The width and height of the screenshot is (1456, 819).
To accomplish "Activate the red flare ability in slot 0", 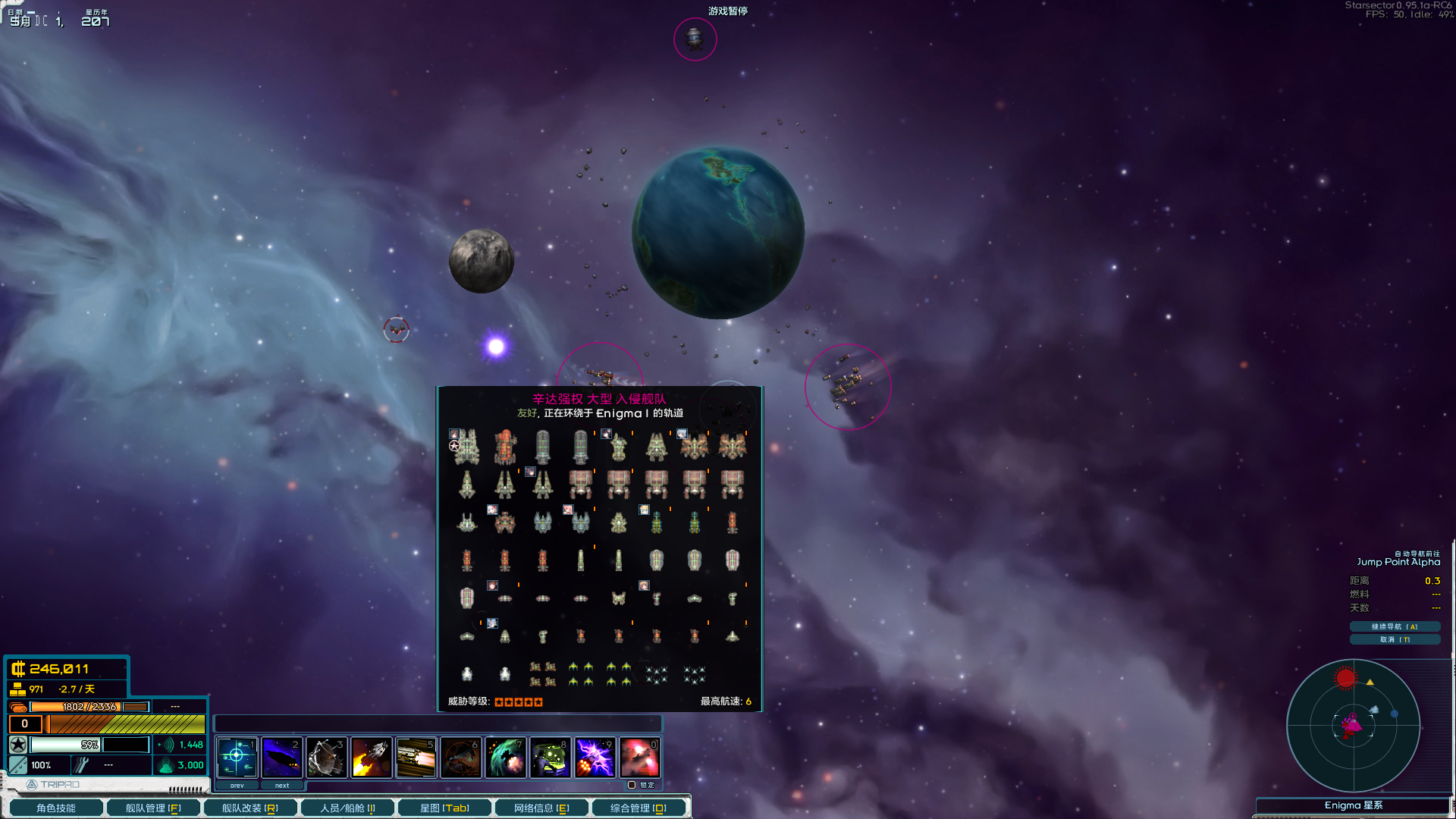I will coord(639,757).
